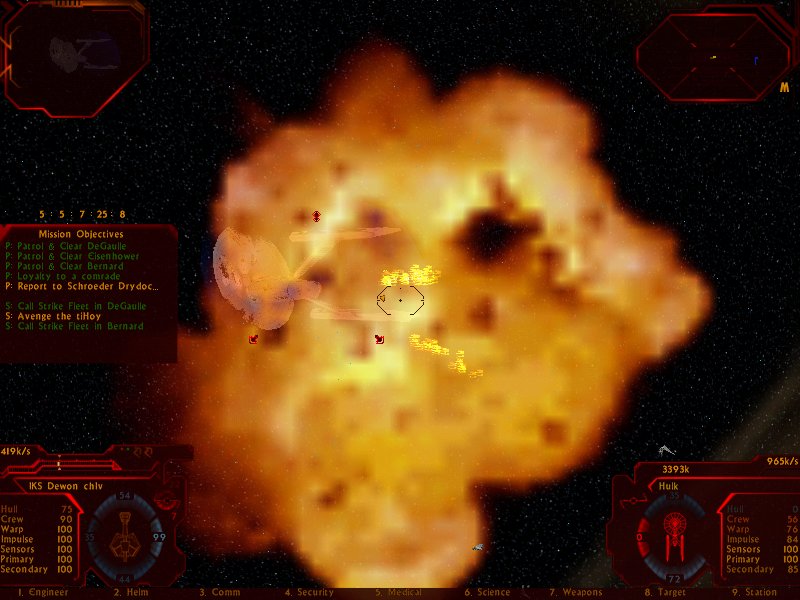800x600 pixels.
Task: Open the Weapons station menu
Action: [575, 593]
